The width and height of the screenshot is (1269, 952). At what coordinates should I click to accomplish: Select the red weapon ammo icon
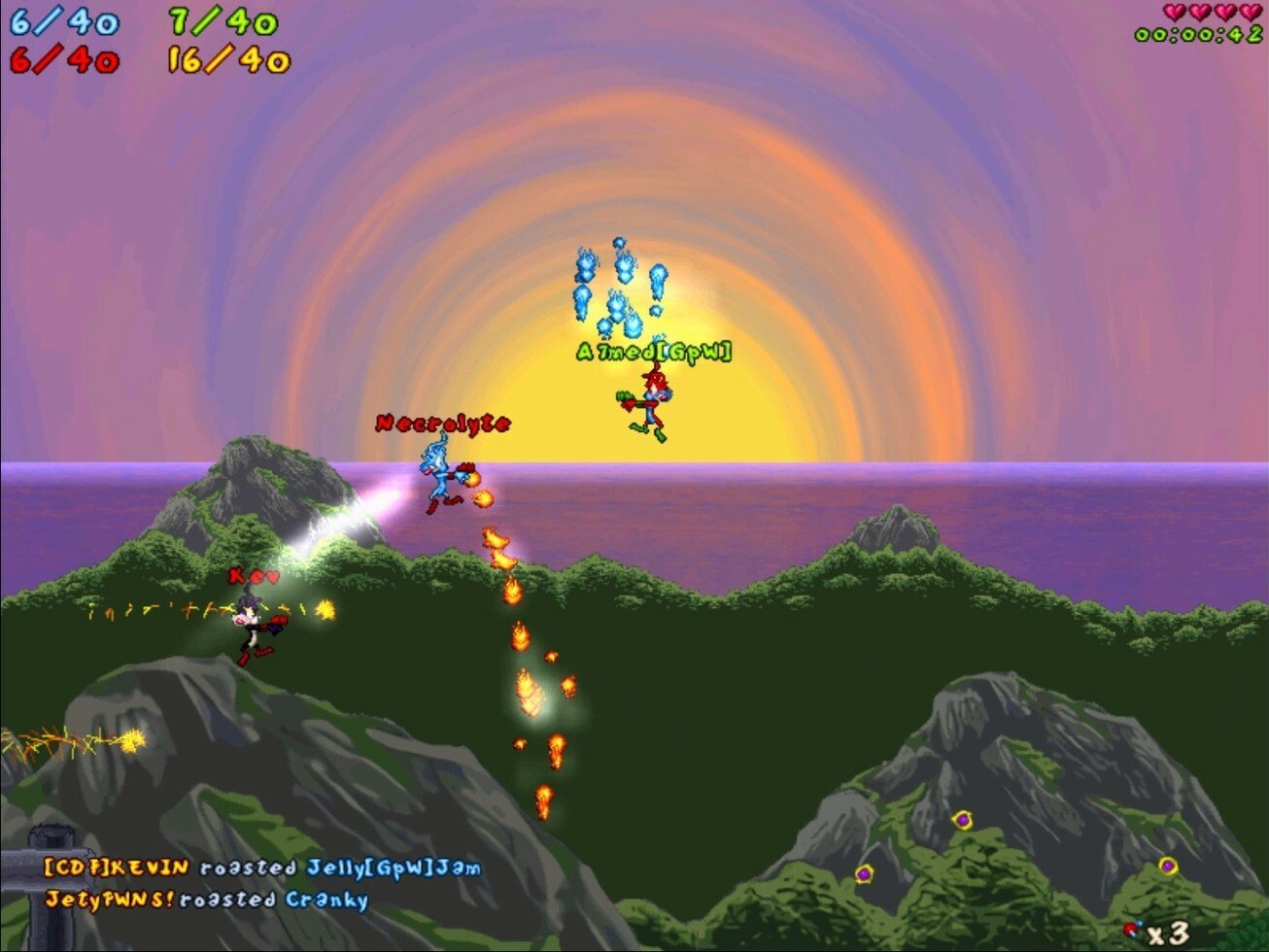[x=1132, y=931]
